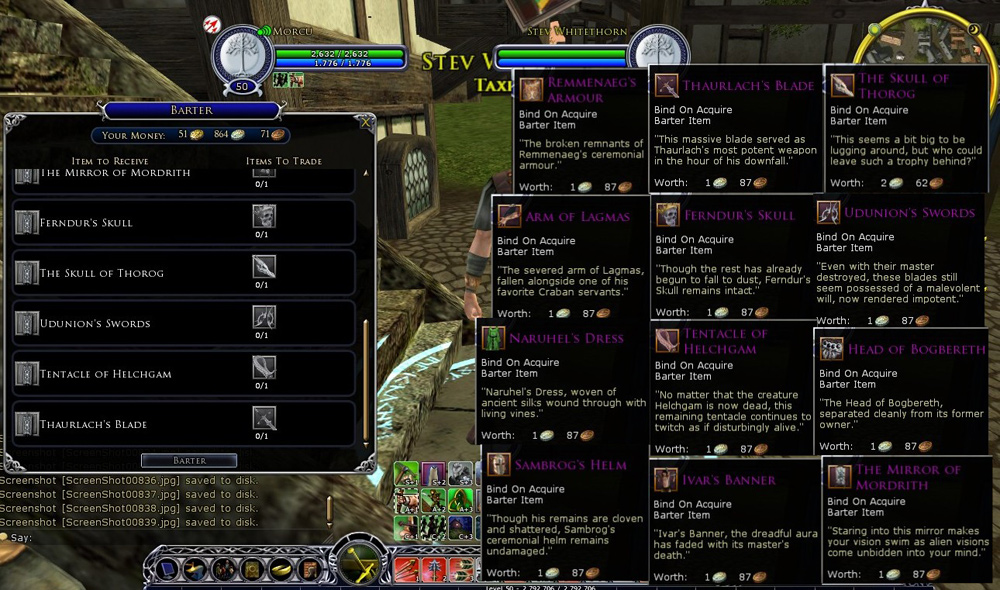1000x590 pixels.
Task: Click the small scroll-up arrow in barter list
Action: pyautogui.click(x=365, y=173)
